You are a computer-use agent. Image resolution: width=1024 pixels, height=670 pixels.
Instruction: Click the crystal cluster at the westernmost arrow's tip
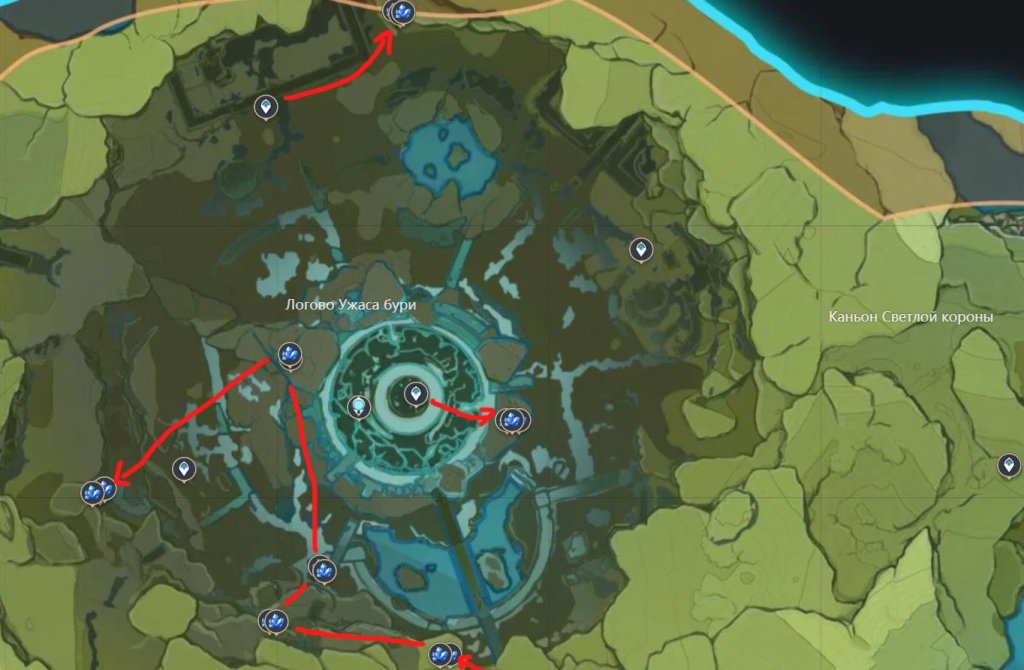(97, 491)
